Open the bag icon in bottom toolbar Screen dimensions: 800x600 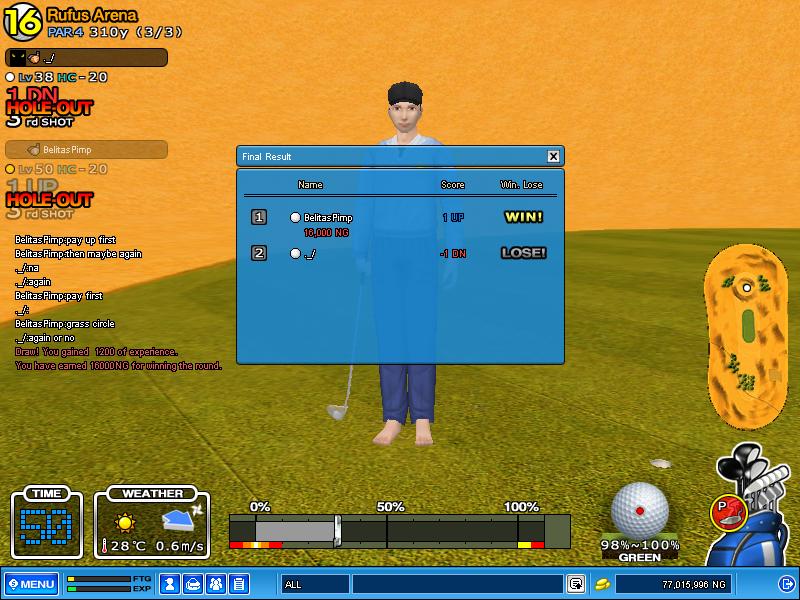click(193, 584)
